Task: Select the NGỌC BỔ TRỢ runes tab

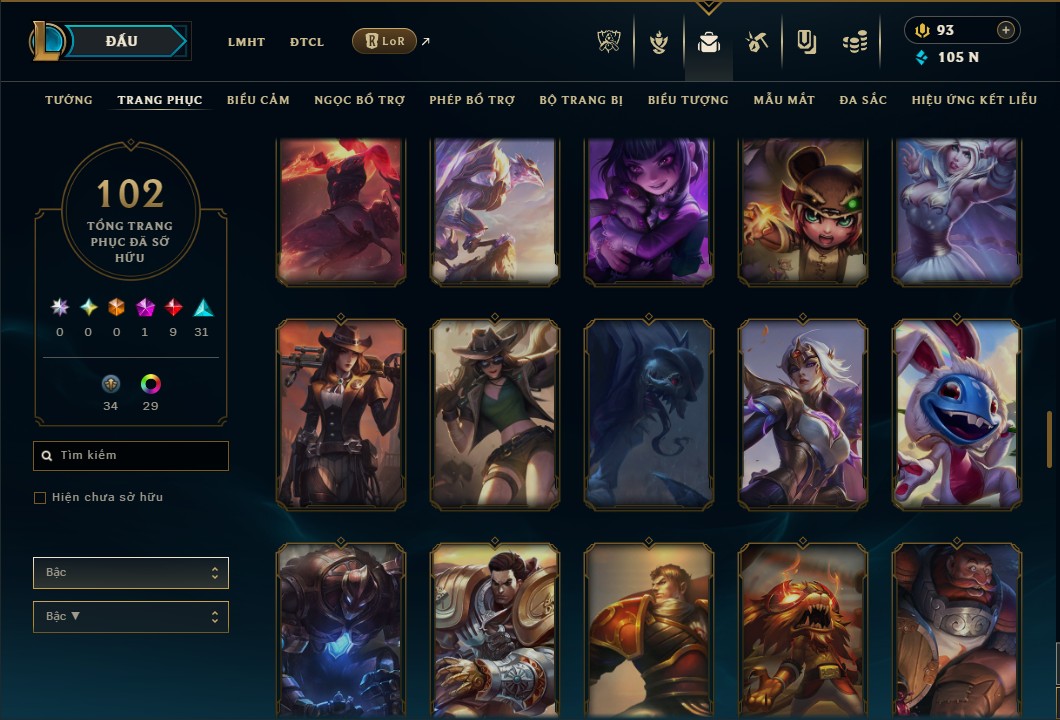Action: pyautogui.click(x=359, y=100)
